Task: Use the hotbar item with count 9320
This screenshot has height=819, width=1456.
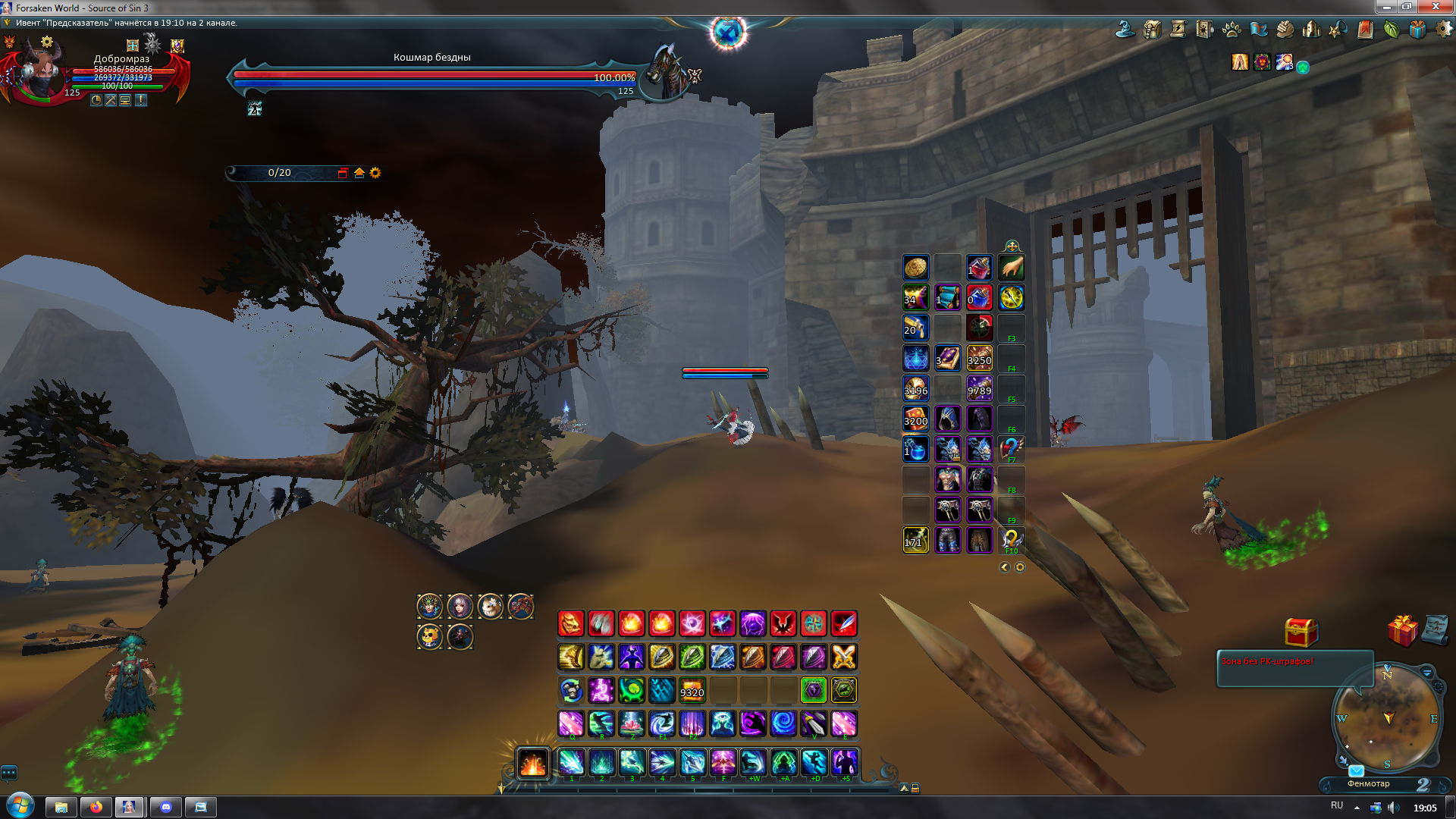Action: point(692,690)
